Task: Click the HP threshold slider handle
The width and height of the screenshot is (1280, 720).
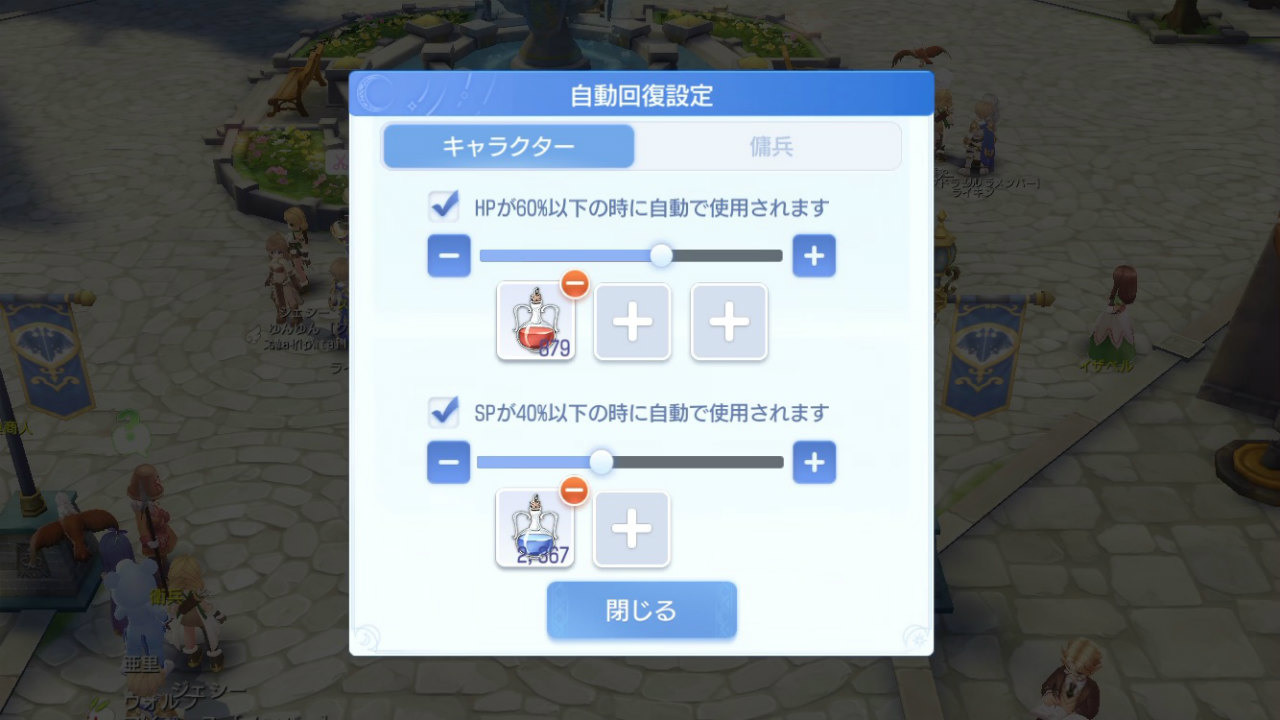Action: pyautogui.click(x=660, y=255)
